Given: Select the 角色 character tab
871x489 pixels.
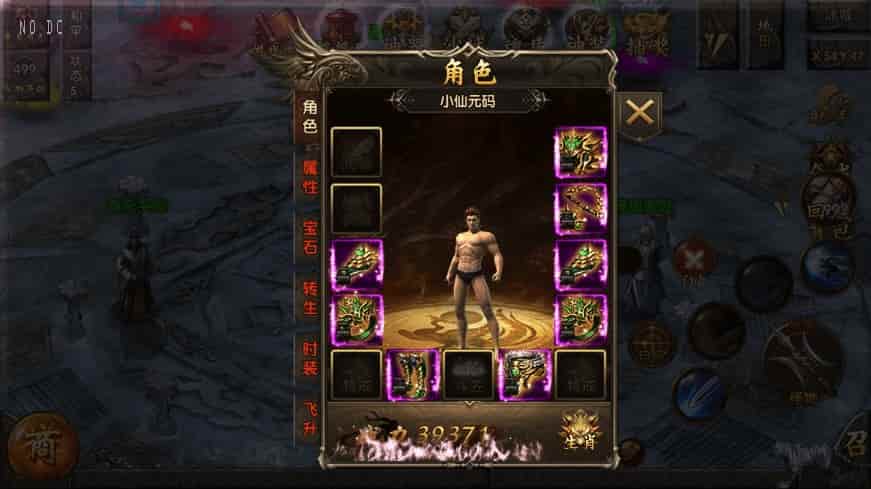Looking at the screenshot, I should click(309, 116).
